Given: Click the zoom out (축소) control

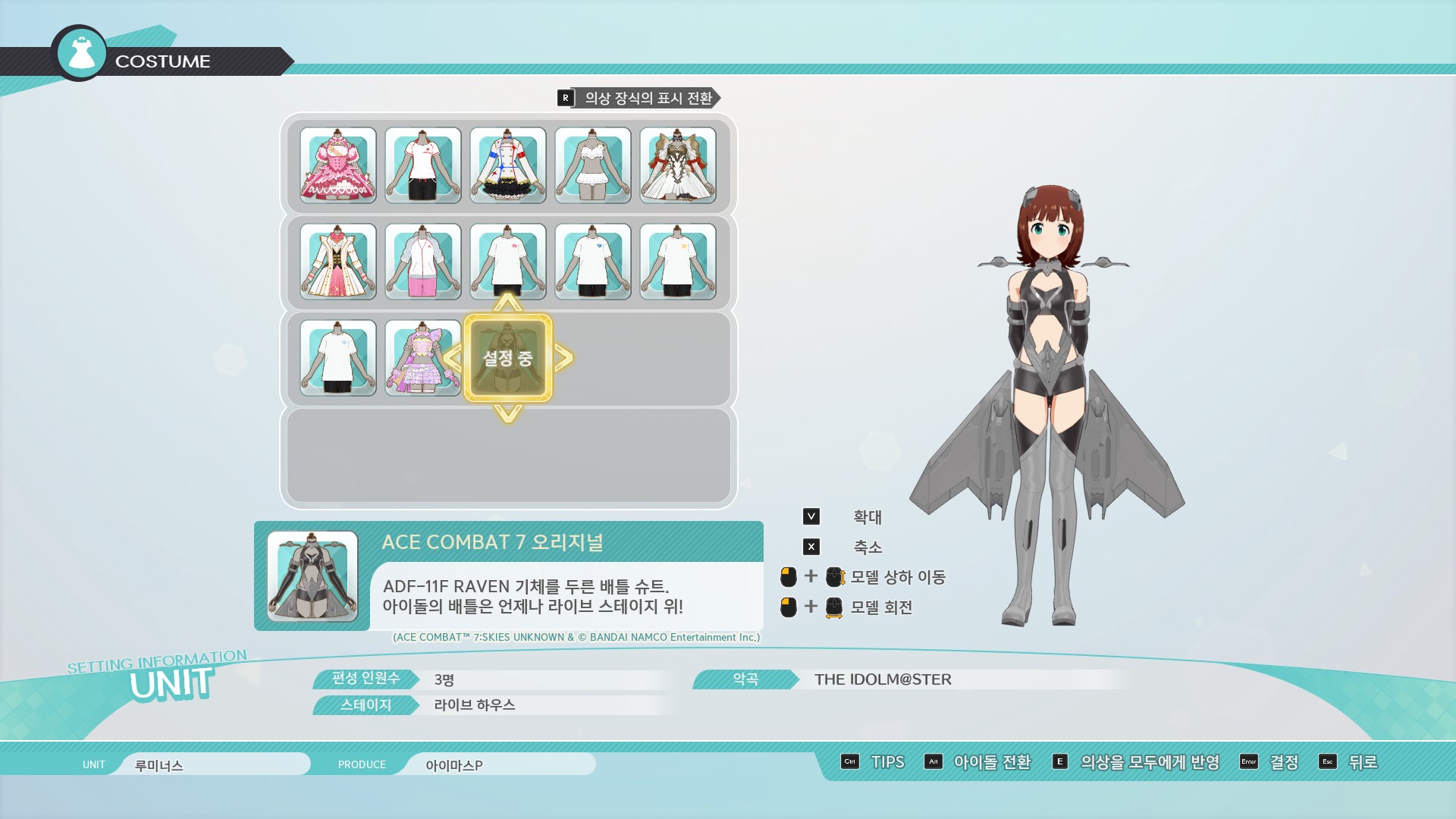Looking at the screenshot, I should coord(811,547).
